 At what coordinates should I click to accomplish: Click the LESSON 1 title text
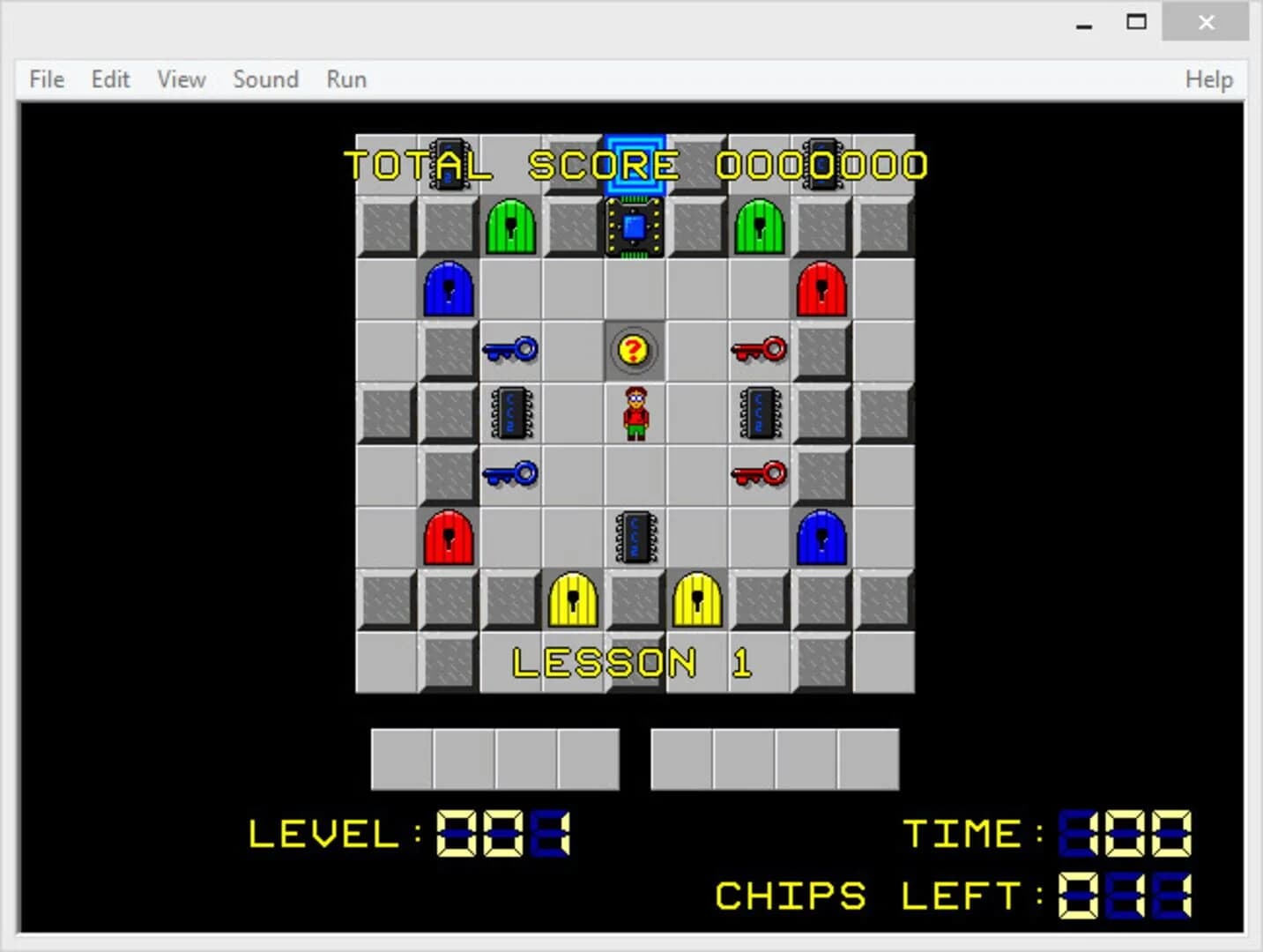tap(631, 662)
